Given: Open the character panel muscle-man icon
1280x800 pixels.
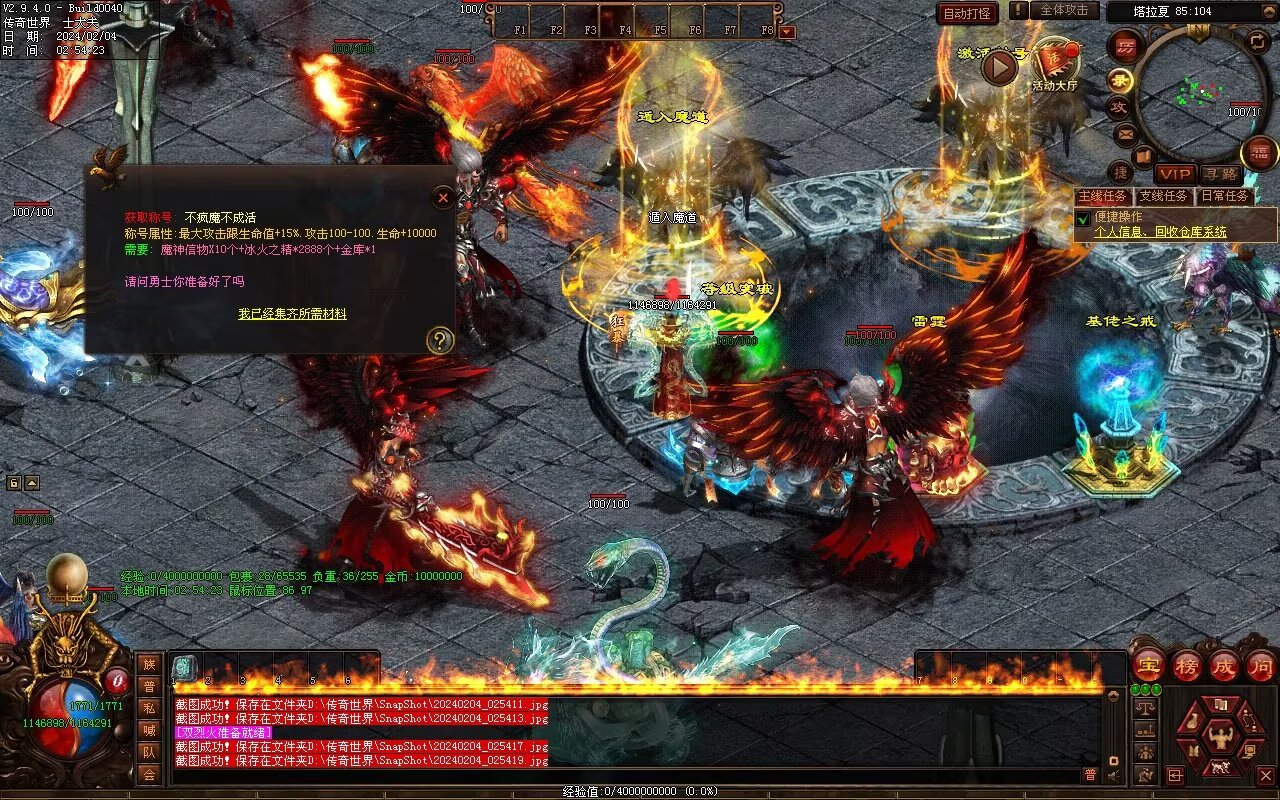Looking at the screenshot, I should click(x=1219, y=739).
